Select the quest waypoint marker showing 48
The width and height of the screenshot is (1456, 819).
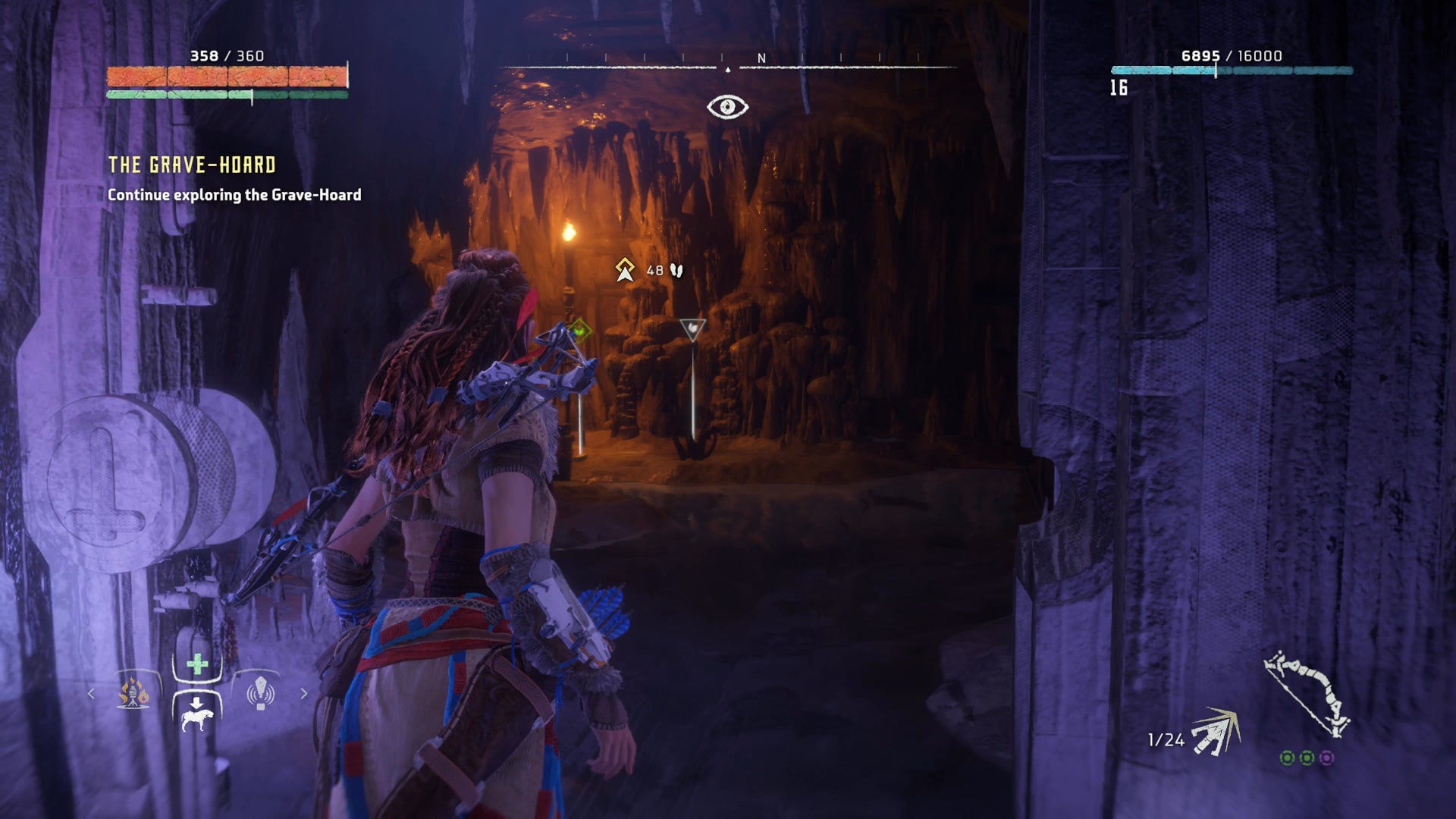pos(625,270)
